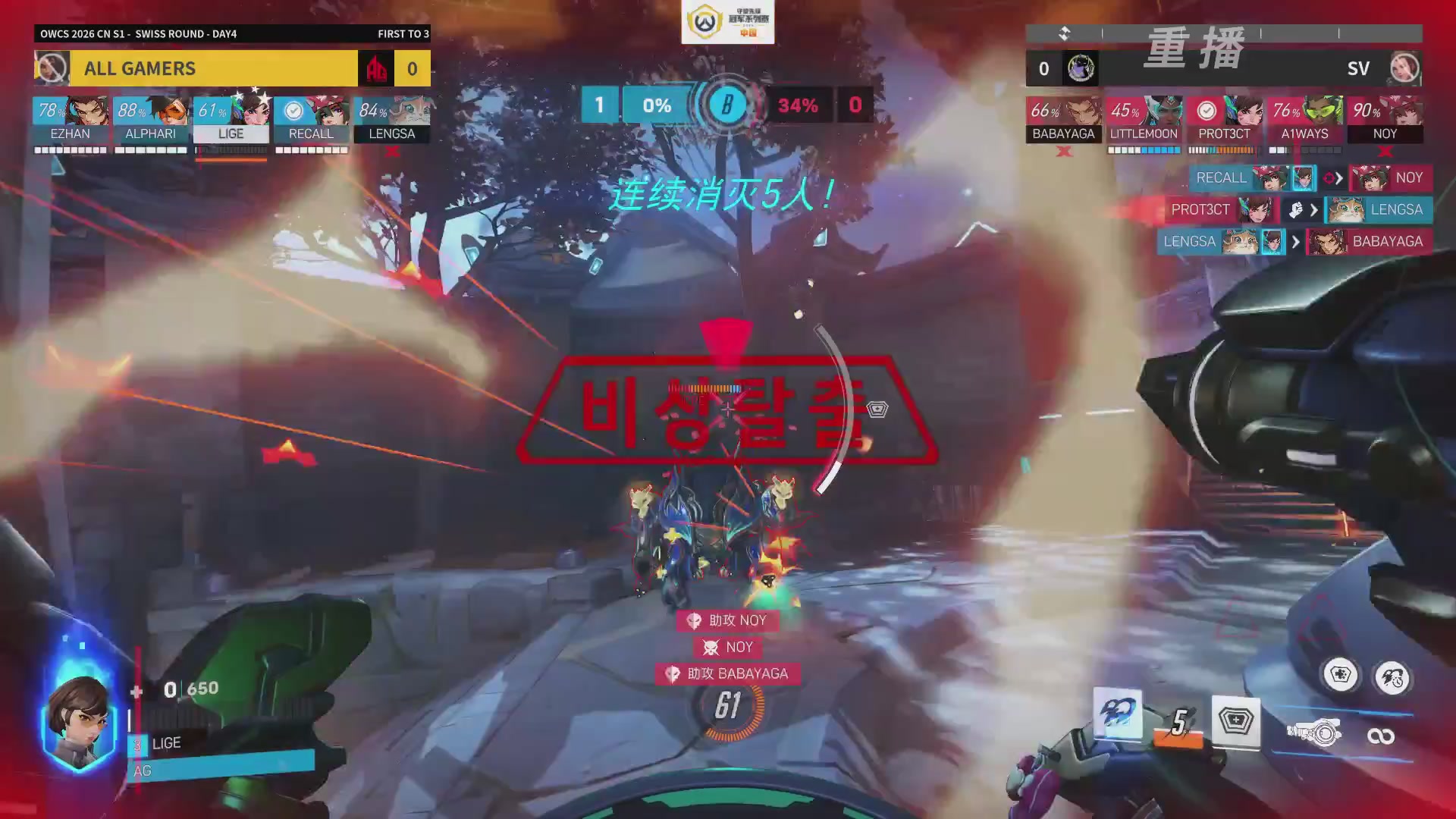Click the 助攻 BABAYAGA assist notification
1456x819 pixels.
726,673
